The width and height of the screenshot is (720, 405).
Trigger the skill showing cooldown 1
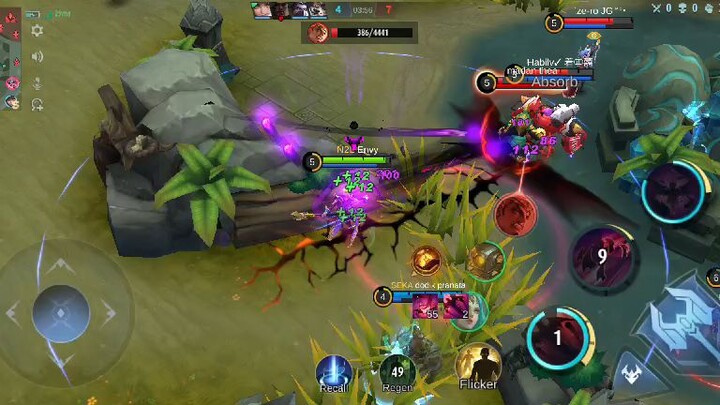click(x=558, y=338)
